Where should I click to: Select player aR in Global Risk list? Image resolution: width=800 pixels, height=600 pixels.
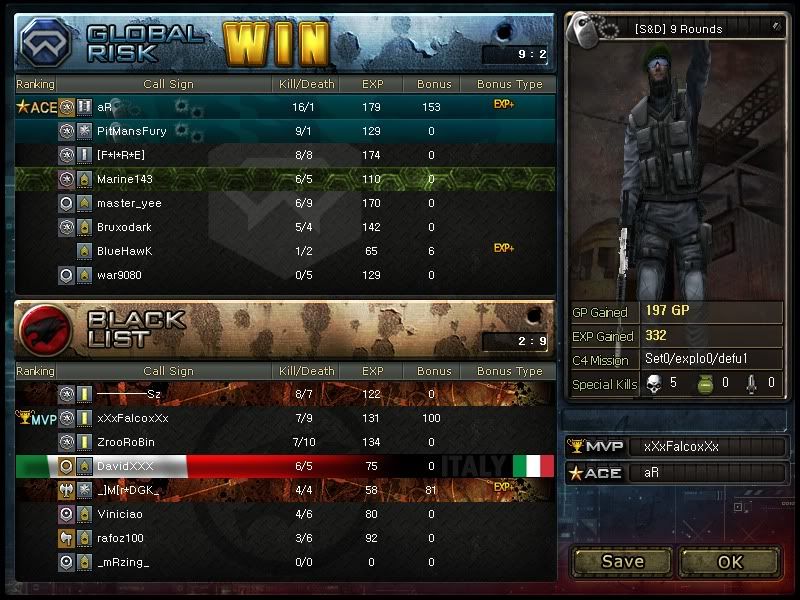coord(105,106)
